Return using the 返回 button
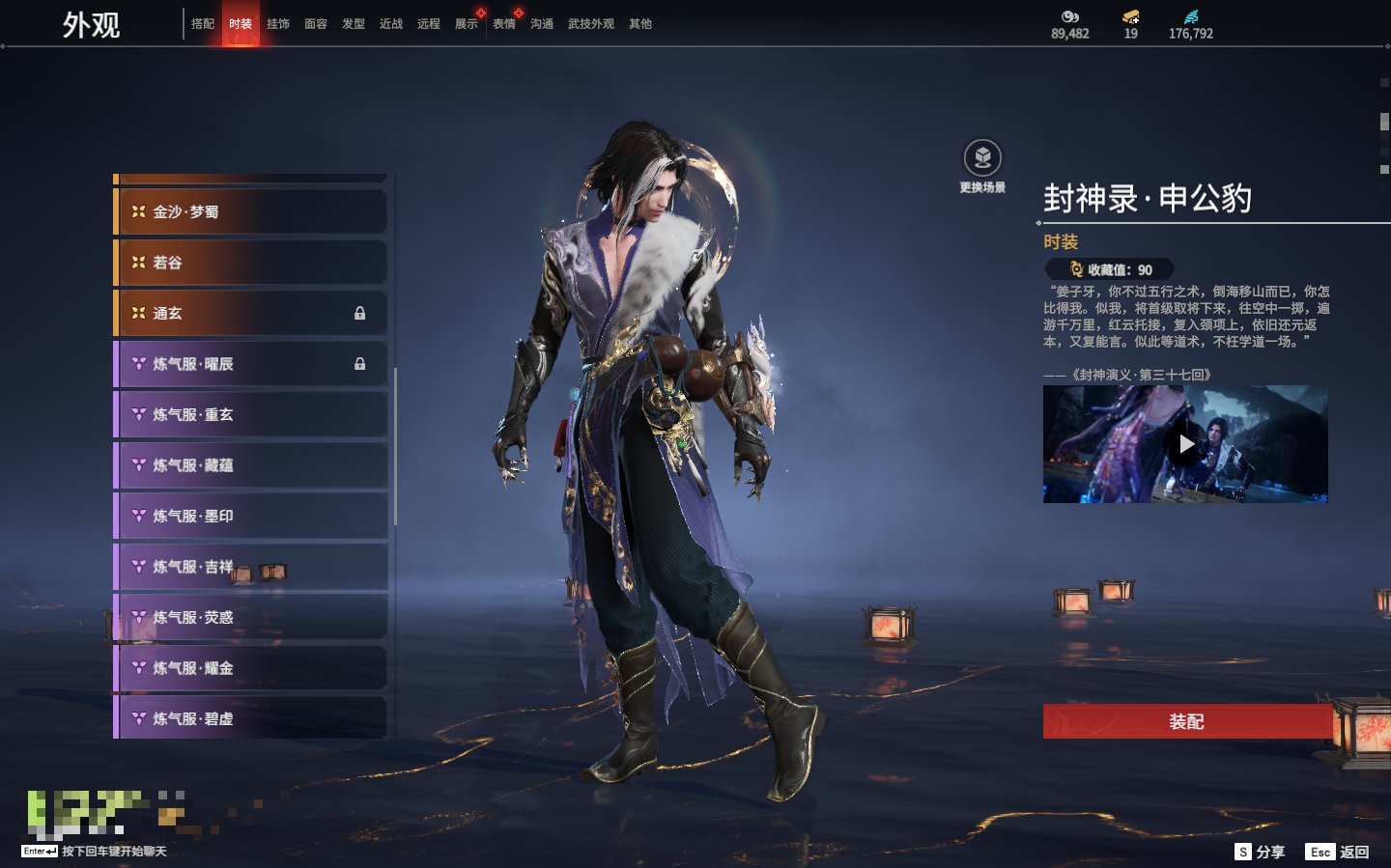 pos(1338,852)
